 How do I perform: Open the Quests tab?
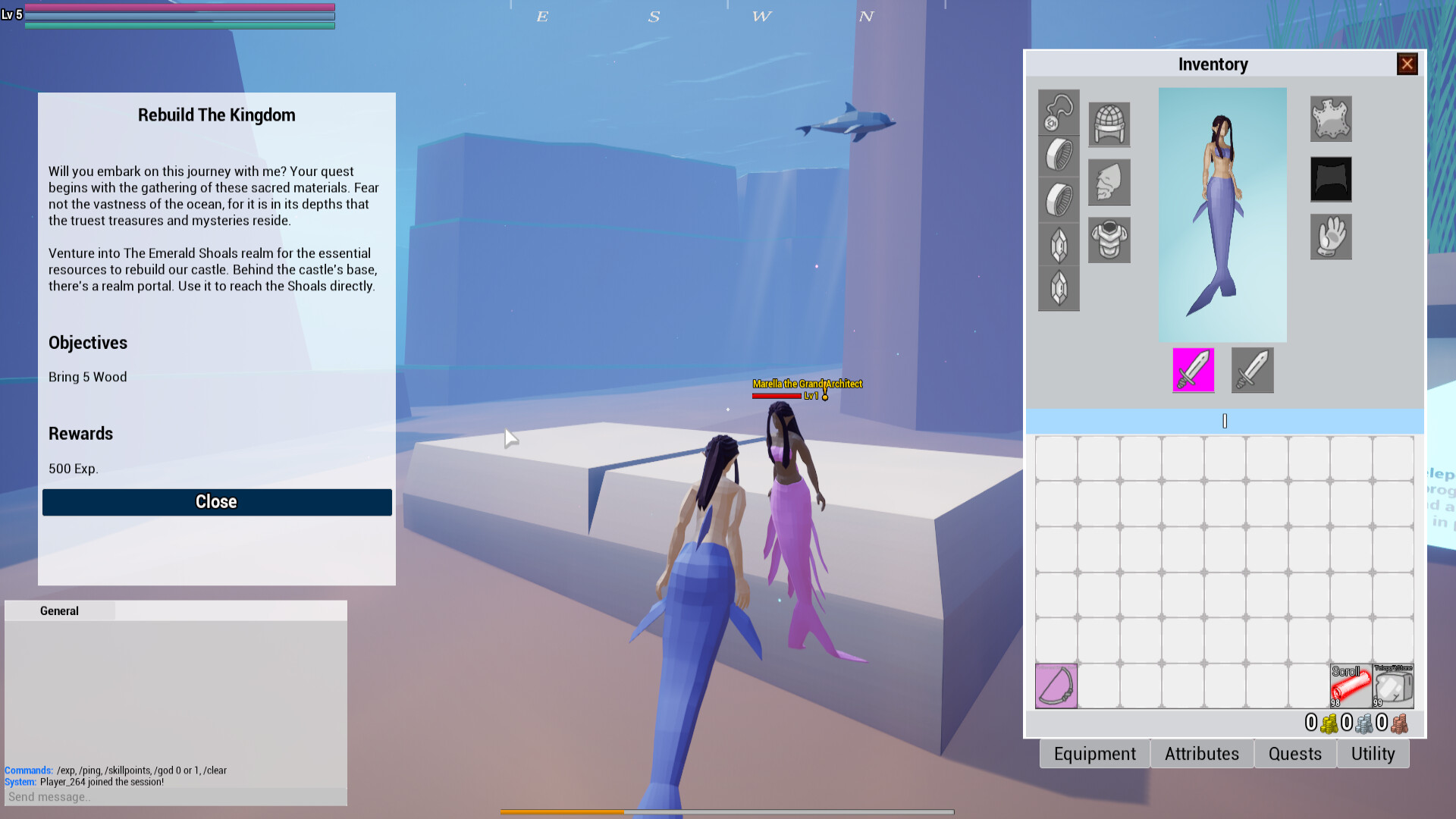(x=1295, y=753)
